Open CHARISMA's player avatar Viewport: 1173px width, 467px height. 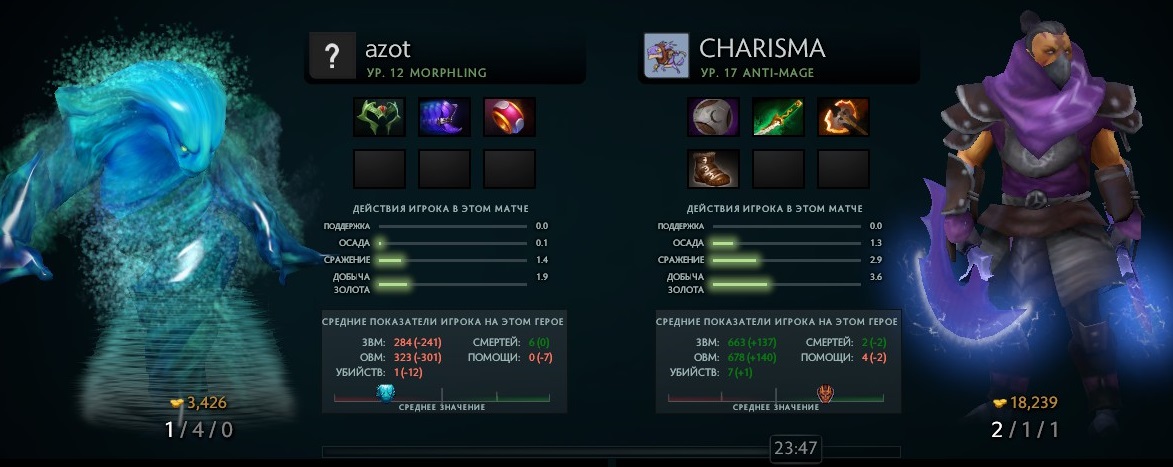665,55
